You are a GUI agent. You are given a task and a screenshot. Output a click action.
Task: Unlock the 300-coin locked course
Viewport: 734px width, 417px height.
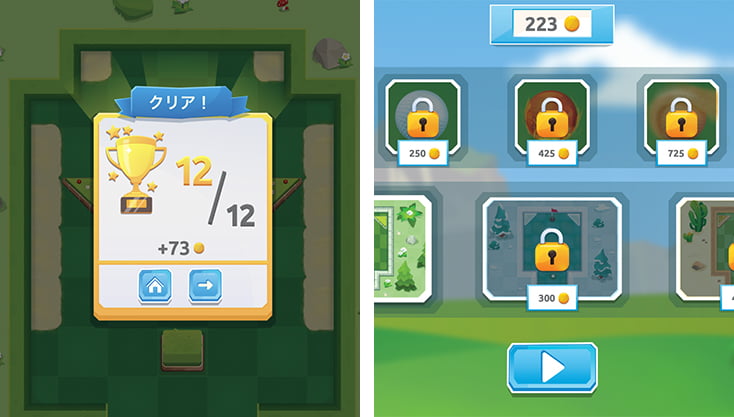pos(552,248)
